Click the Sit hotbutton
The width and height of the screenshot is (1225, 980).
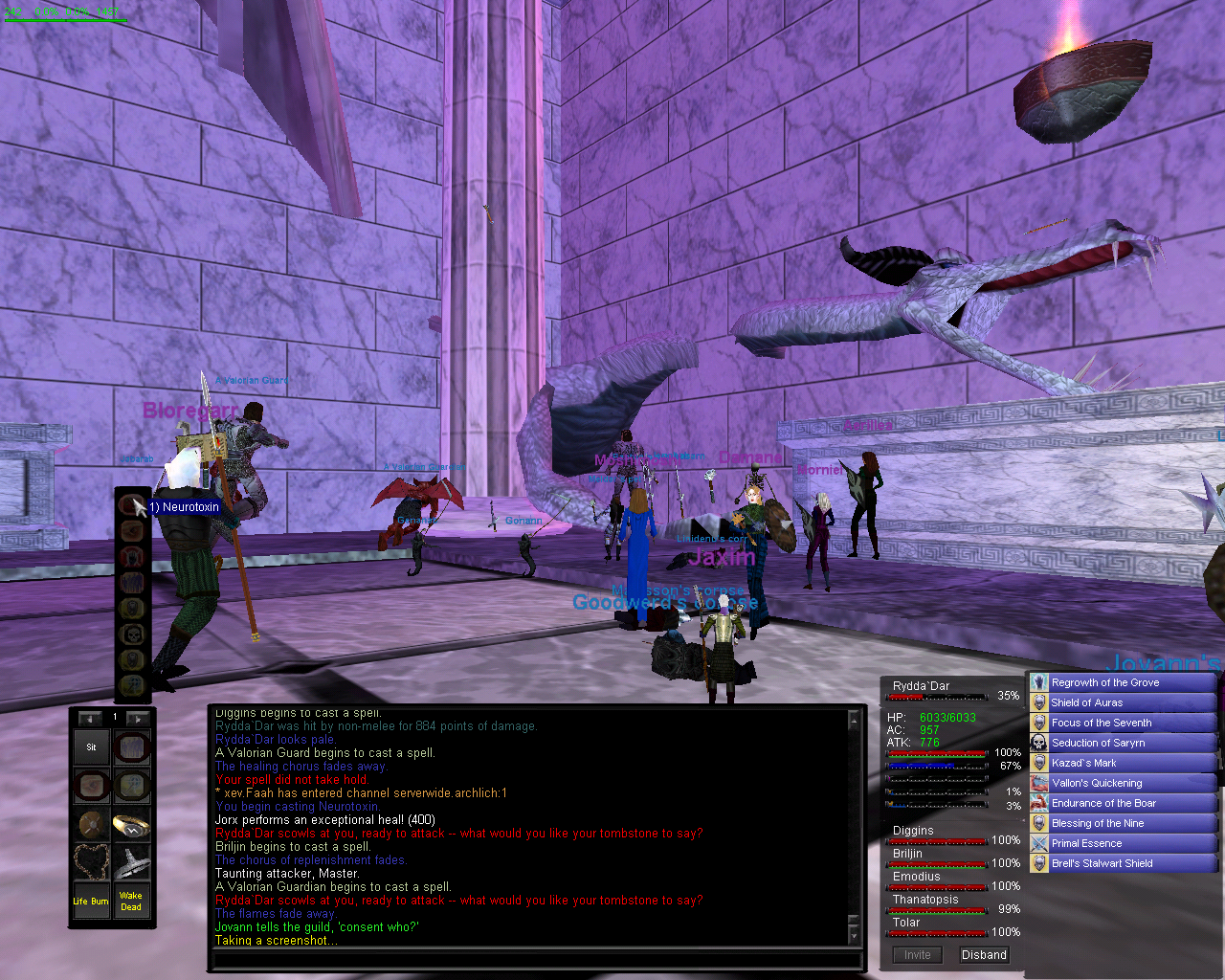point(92,747)
